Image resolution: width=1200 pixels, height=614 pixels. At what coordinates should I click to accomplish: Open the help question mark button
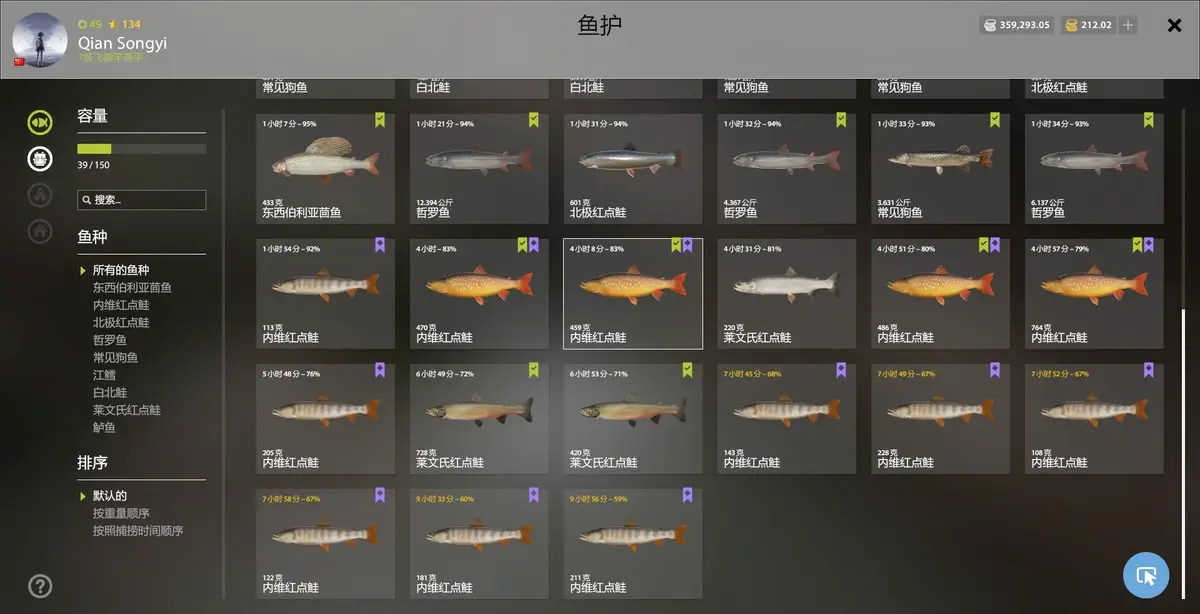pyautogui.click(x=40, y=586)
